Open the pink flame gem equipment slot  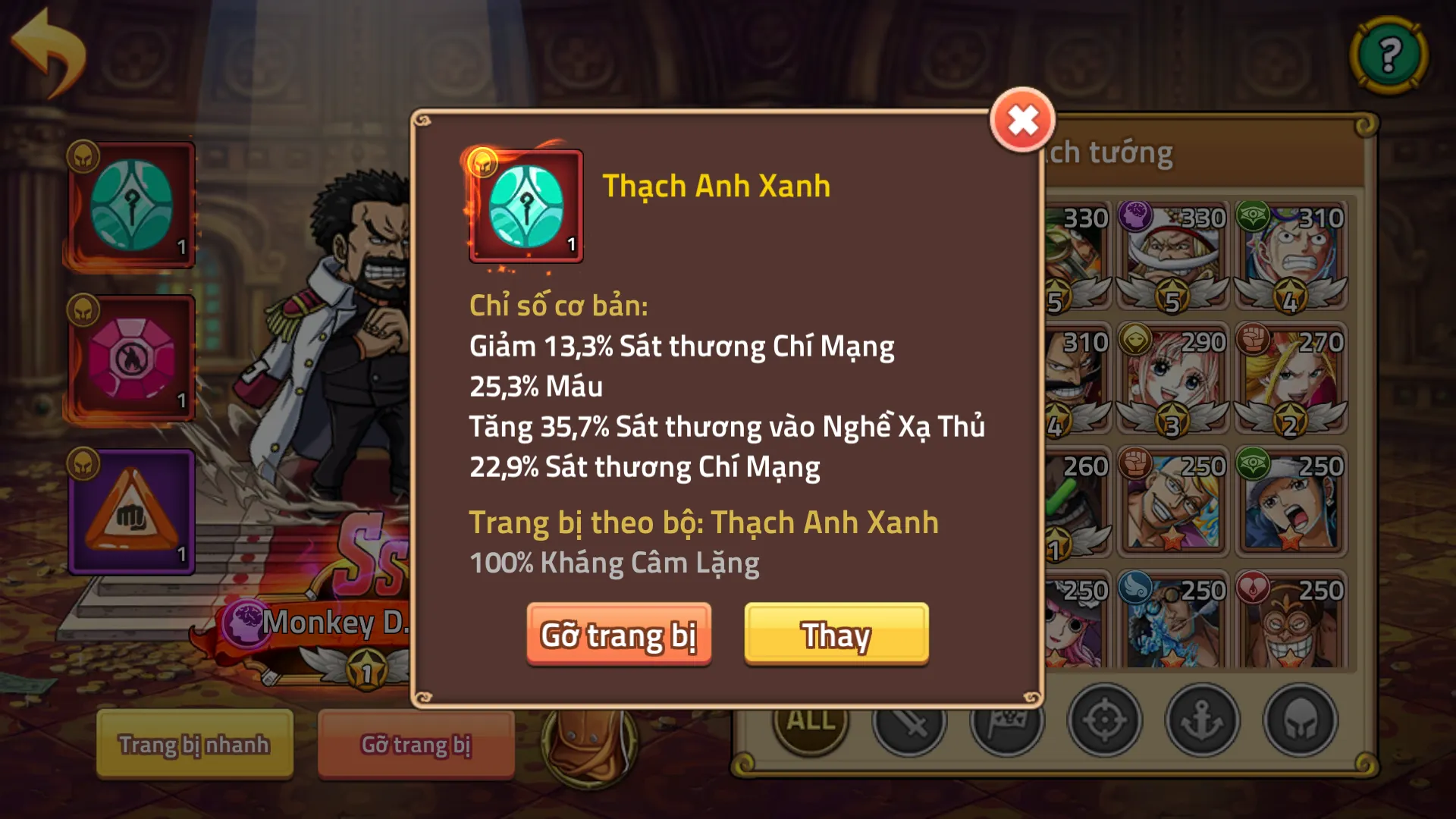(132, 356)
